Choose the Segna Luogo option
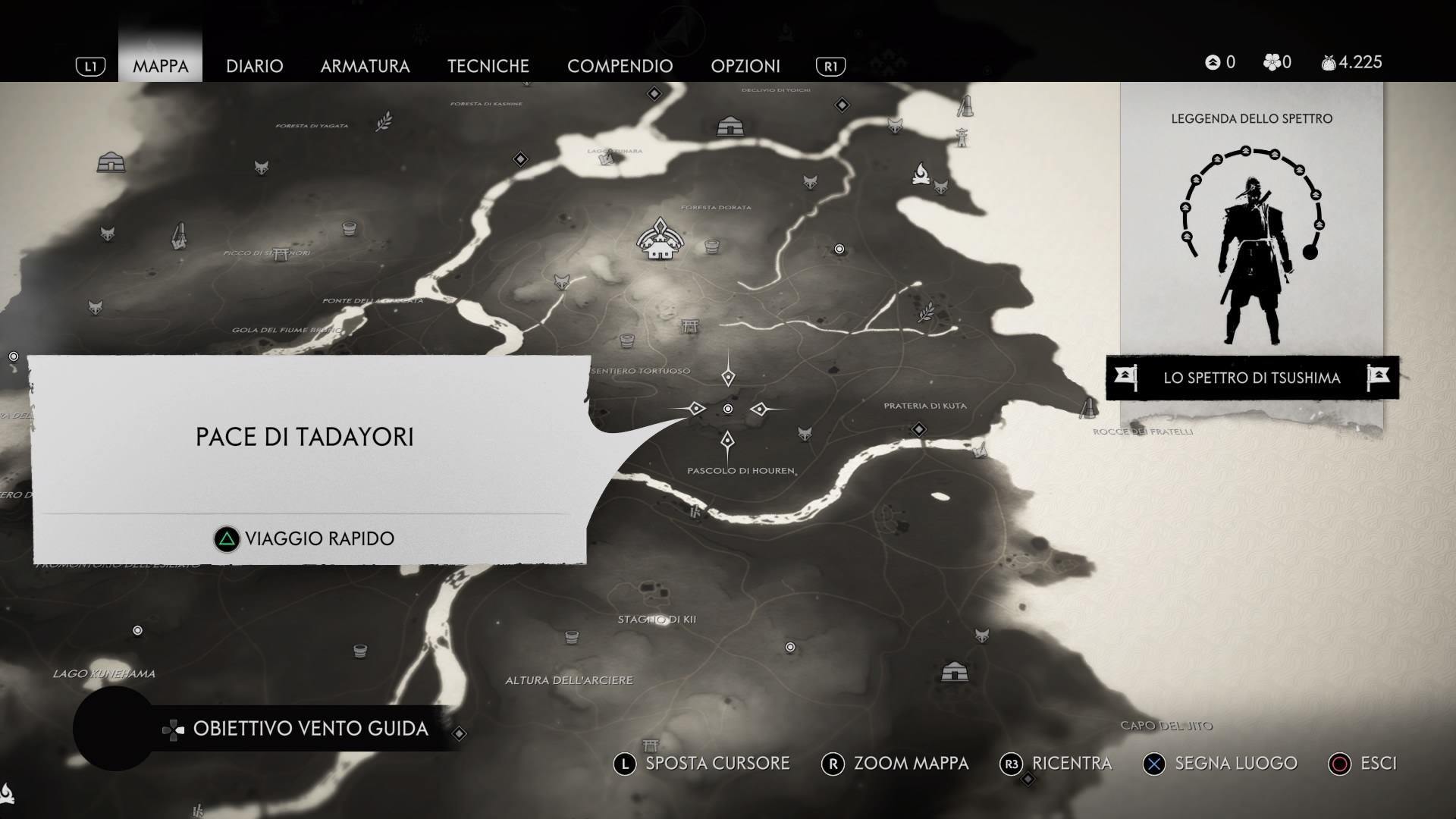This screenshot has height=819, width=1456. pos(1219,764)
